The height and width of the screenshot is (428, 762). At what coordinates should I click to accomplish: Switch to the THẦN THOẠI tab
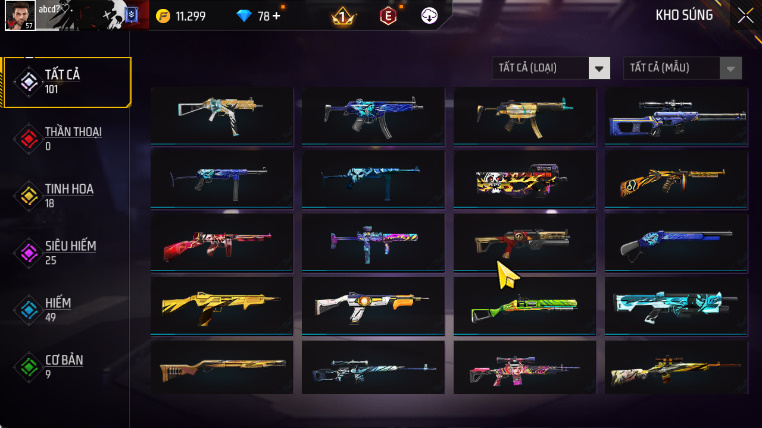click(x=68, y=138)
